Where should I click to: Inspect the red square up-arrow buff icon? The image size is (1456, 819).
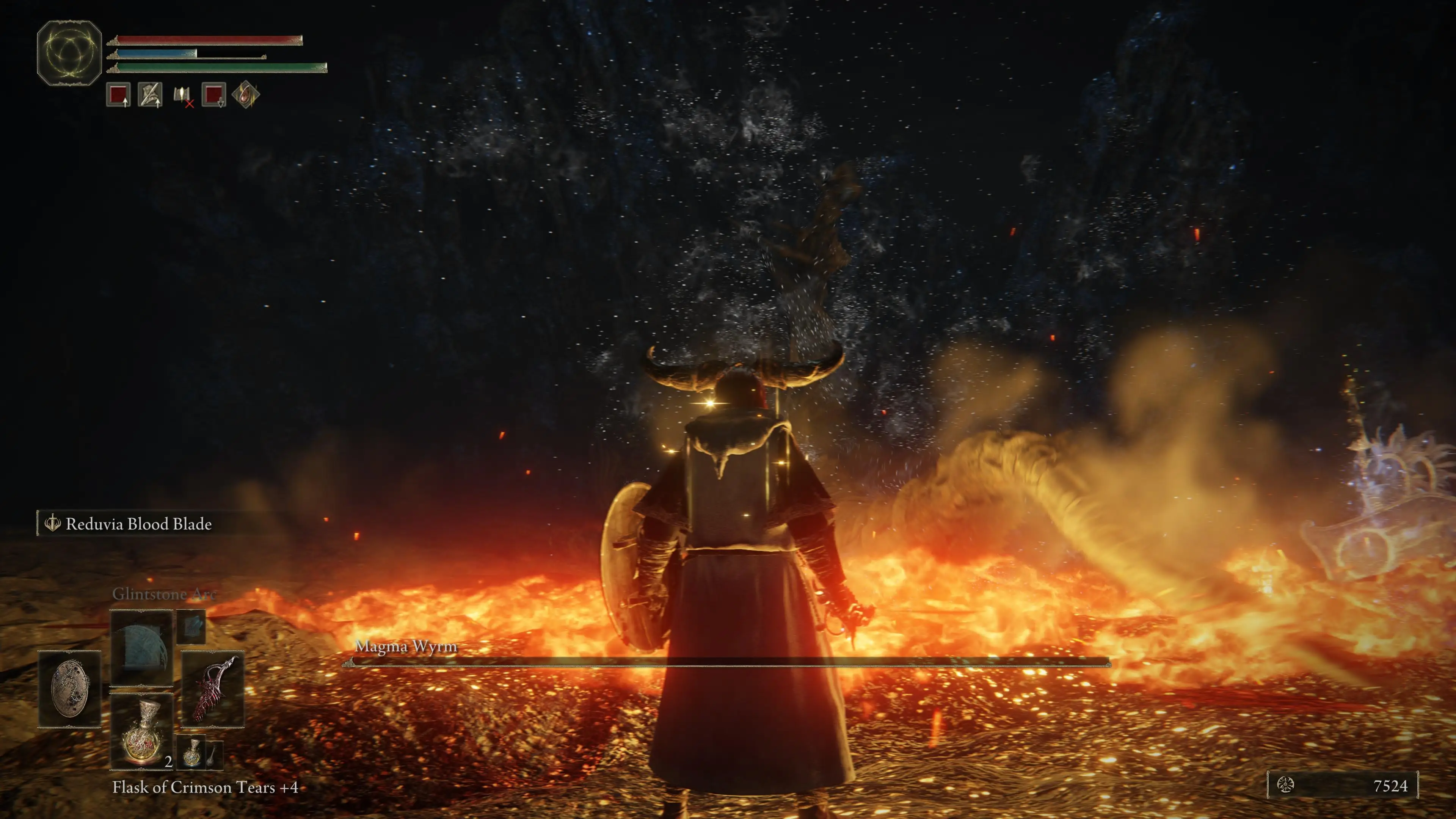coord(119,94)
